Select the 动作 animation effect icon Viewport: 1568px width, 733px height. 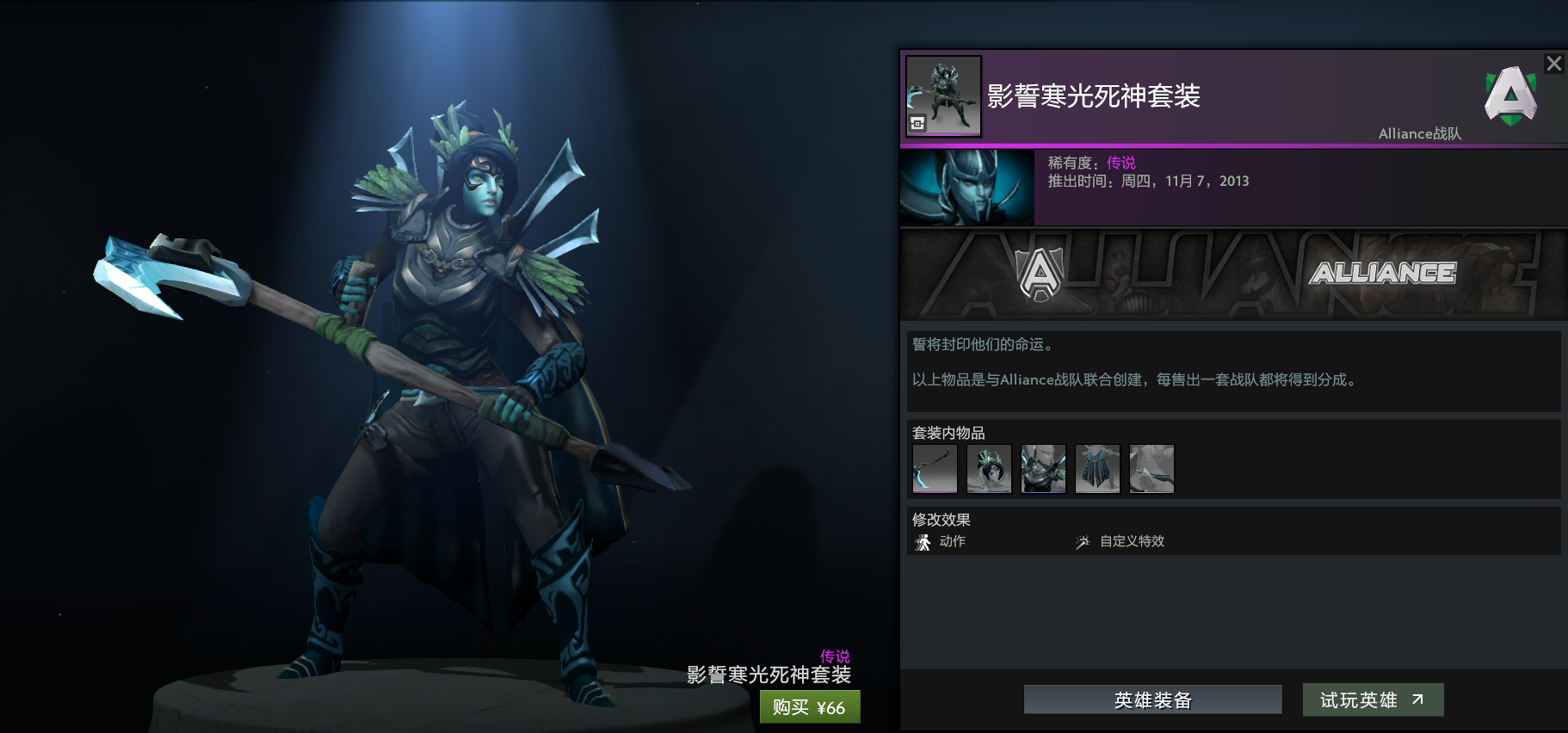(x=922, y=541)
